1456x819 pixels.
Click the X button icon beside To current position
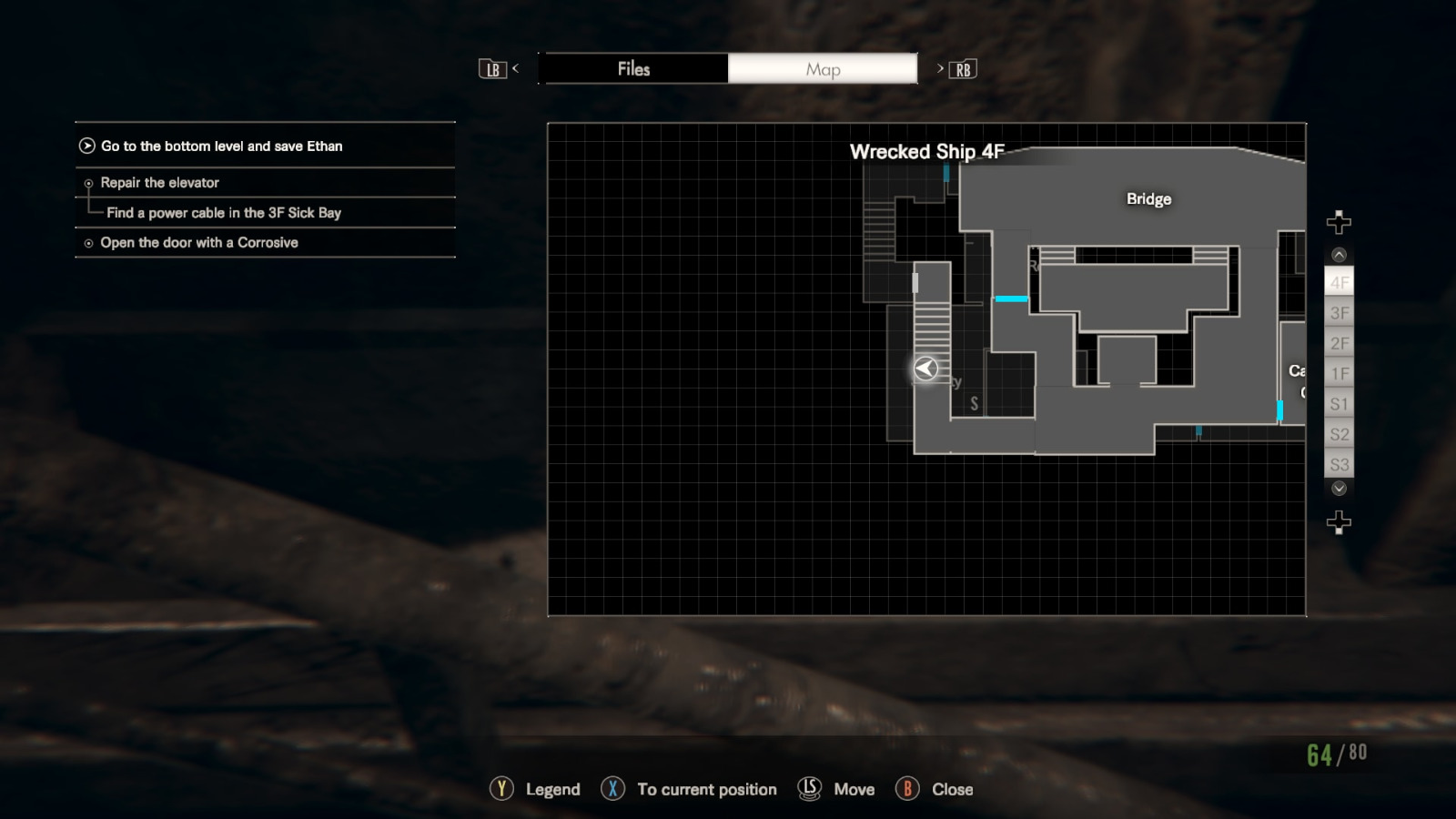612,789
